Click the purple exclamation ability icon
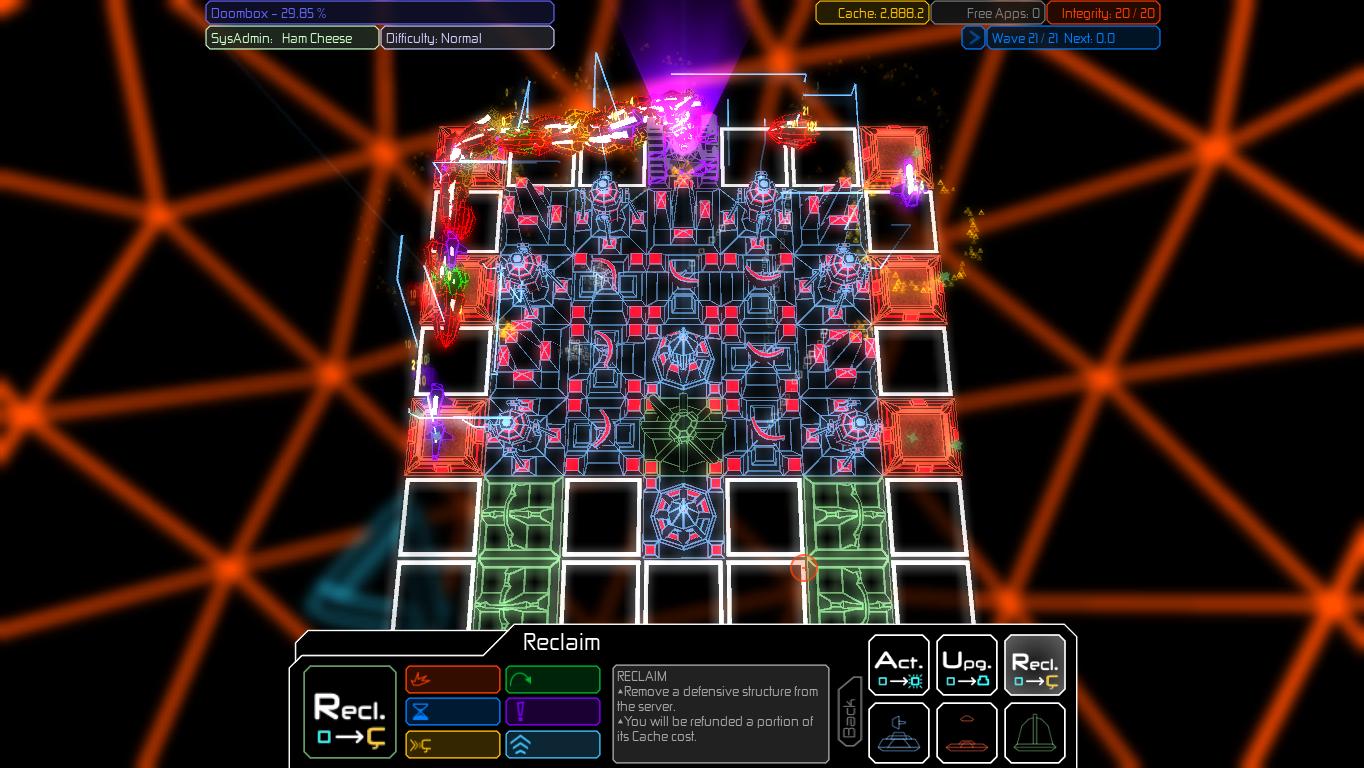This screenshot has height=768, width=1364. (x=553, y=711)
